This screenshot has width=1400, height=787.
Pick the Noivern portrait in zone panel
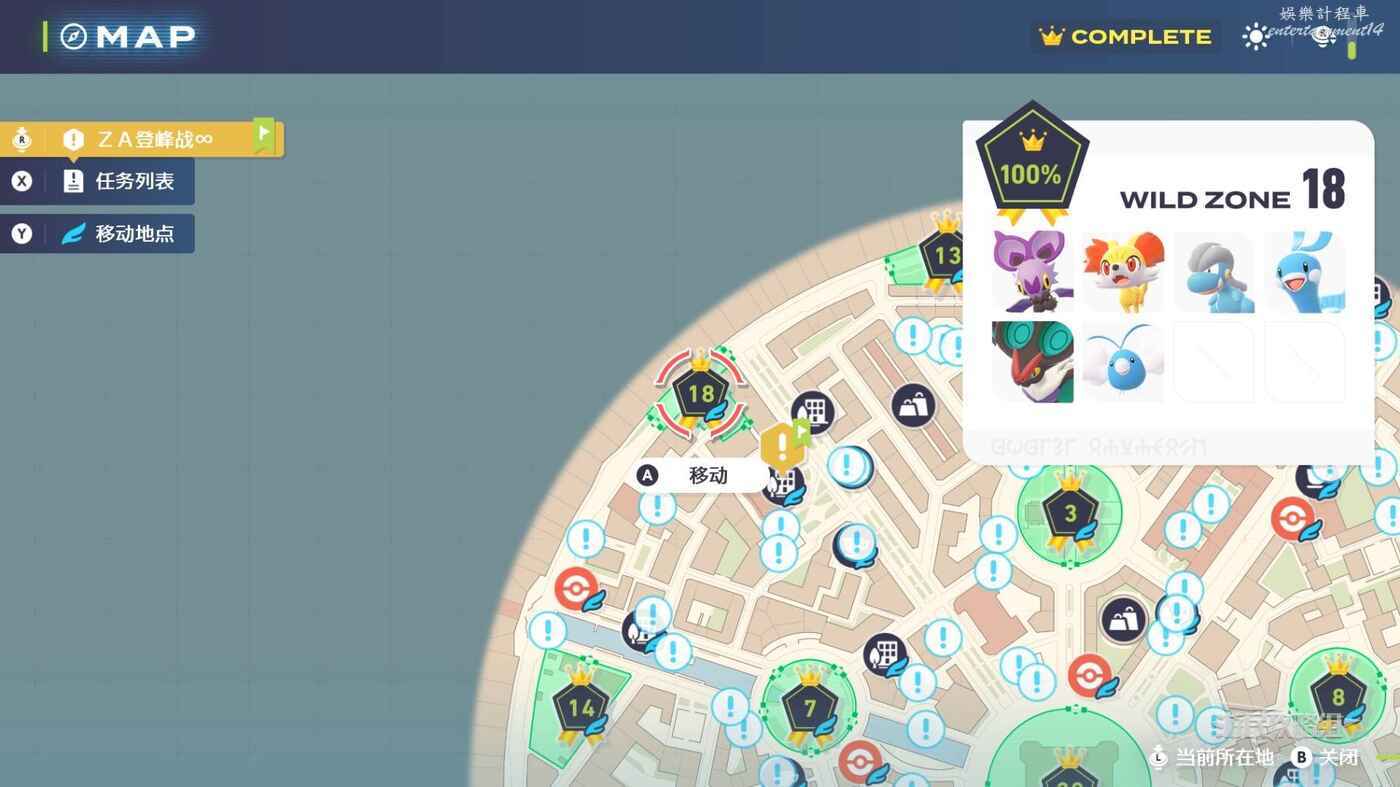pos(1032,361)
